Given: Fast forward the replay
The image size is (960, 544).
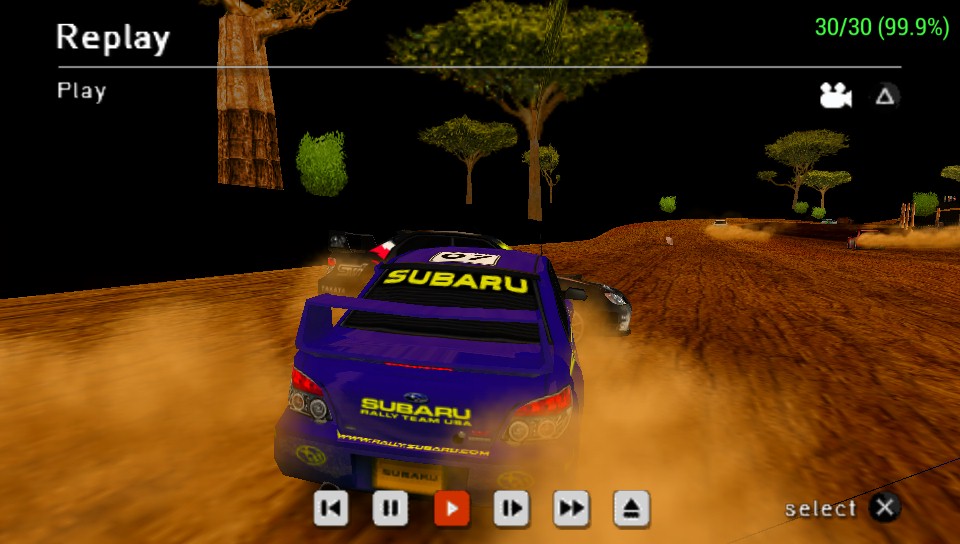Looking at the screenshot, I should [571, 509].
